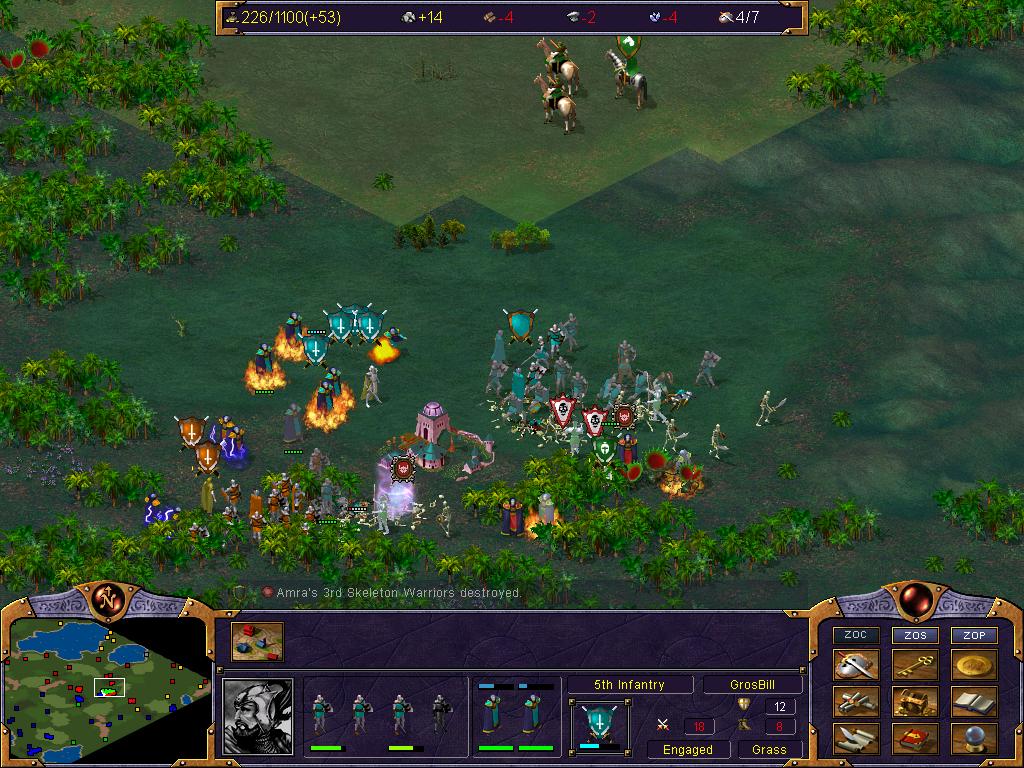Click the north compass orb above minimap

[x=107, y=599]
